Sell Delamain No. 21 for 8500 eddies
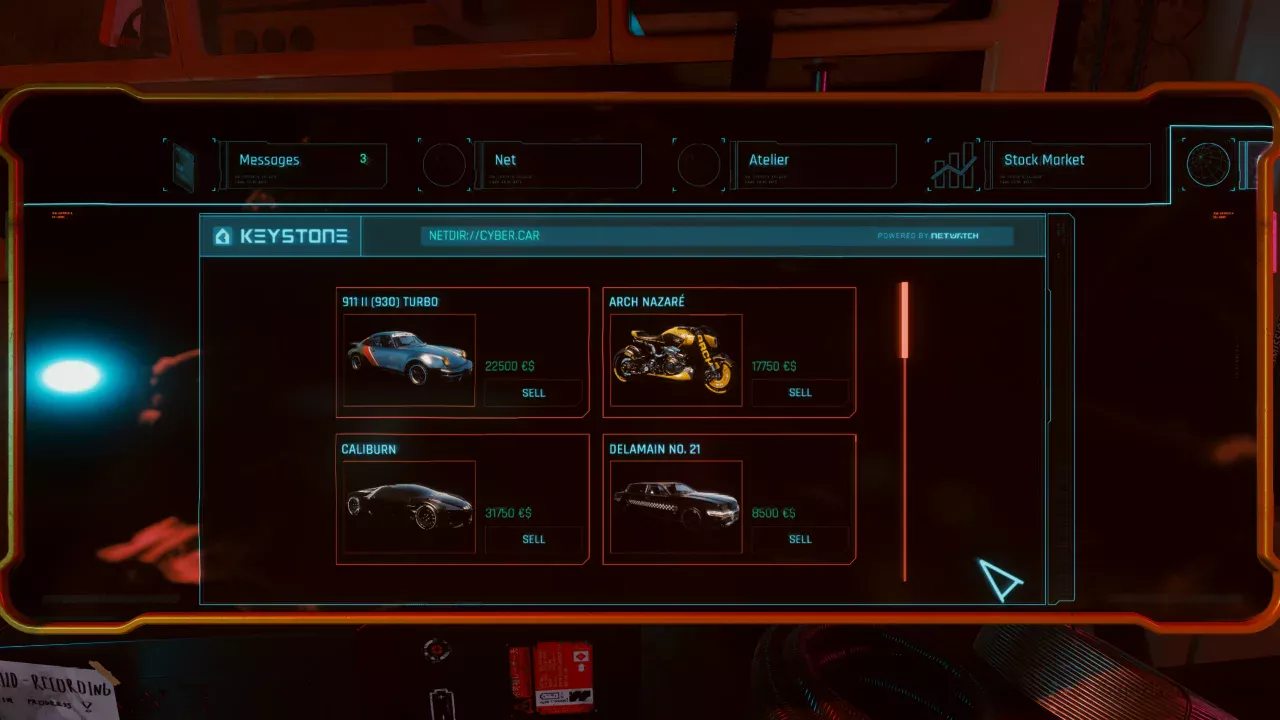This screenshot has width=1280, height=720. [x=800, y=539]
